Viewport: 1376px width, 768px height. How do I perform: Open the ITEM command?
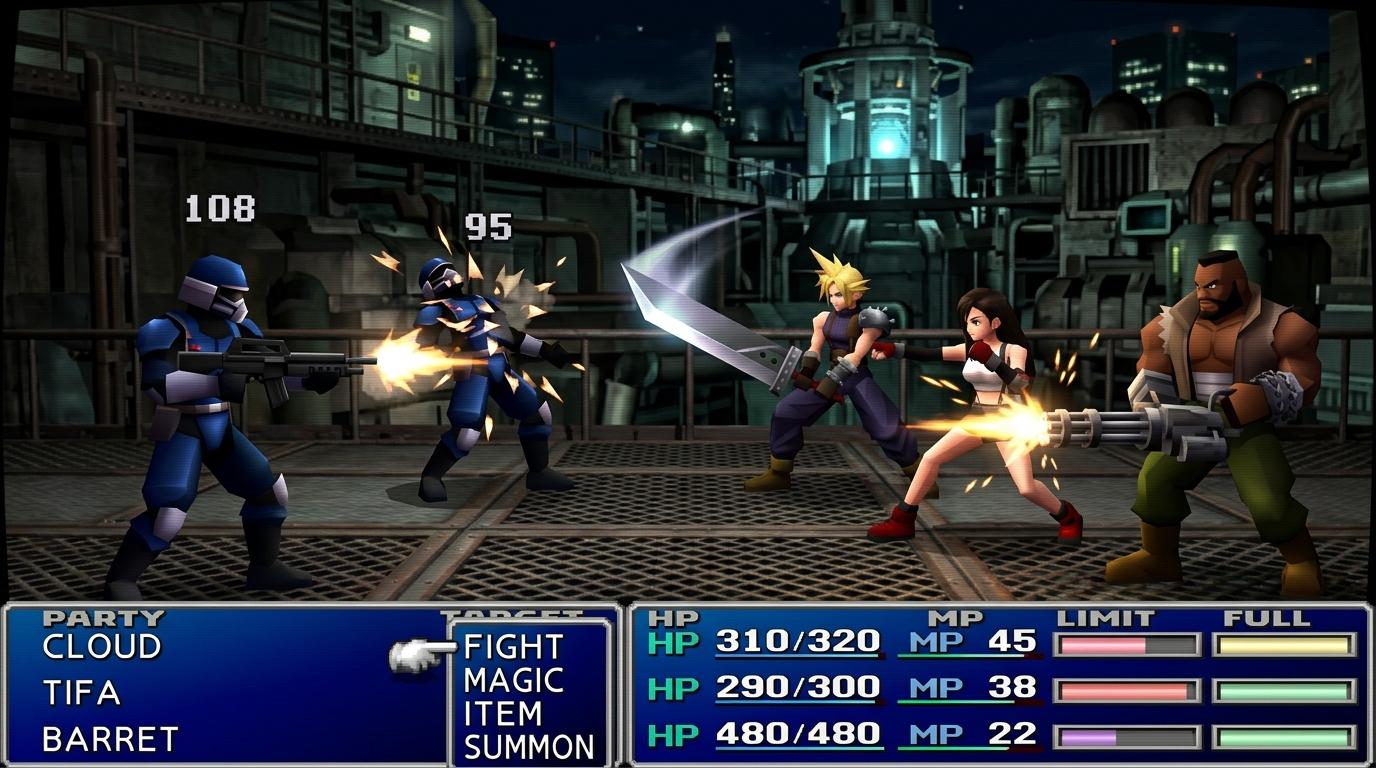coord(502,714)
